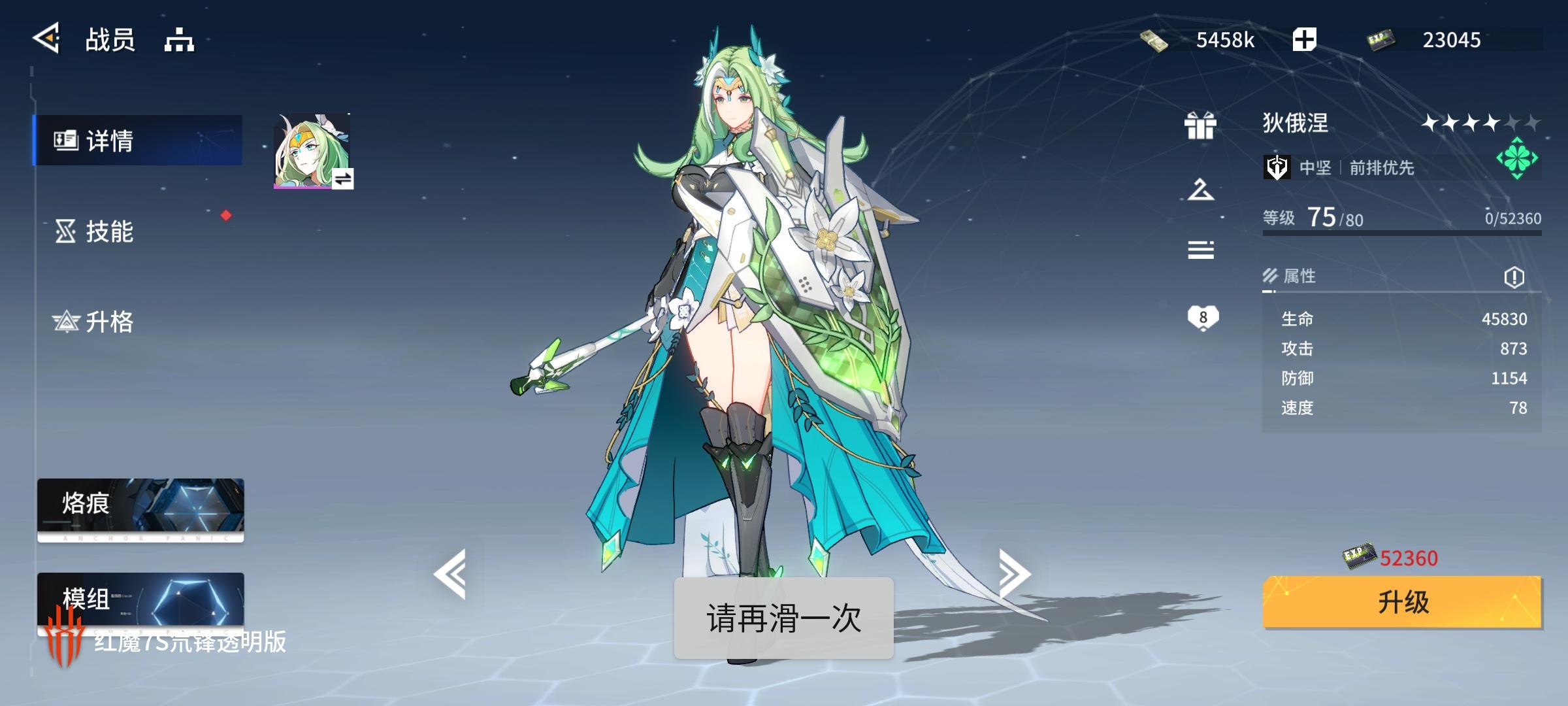Click the guardian class icon next to 中坚
Screen dimensions: 1568x706
point(1277,168)
